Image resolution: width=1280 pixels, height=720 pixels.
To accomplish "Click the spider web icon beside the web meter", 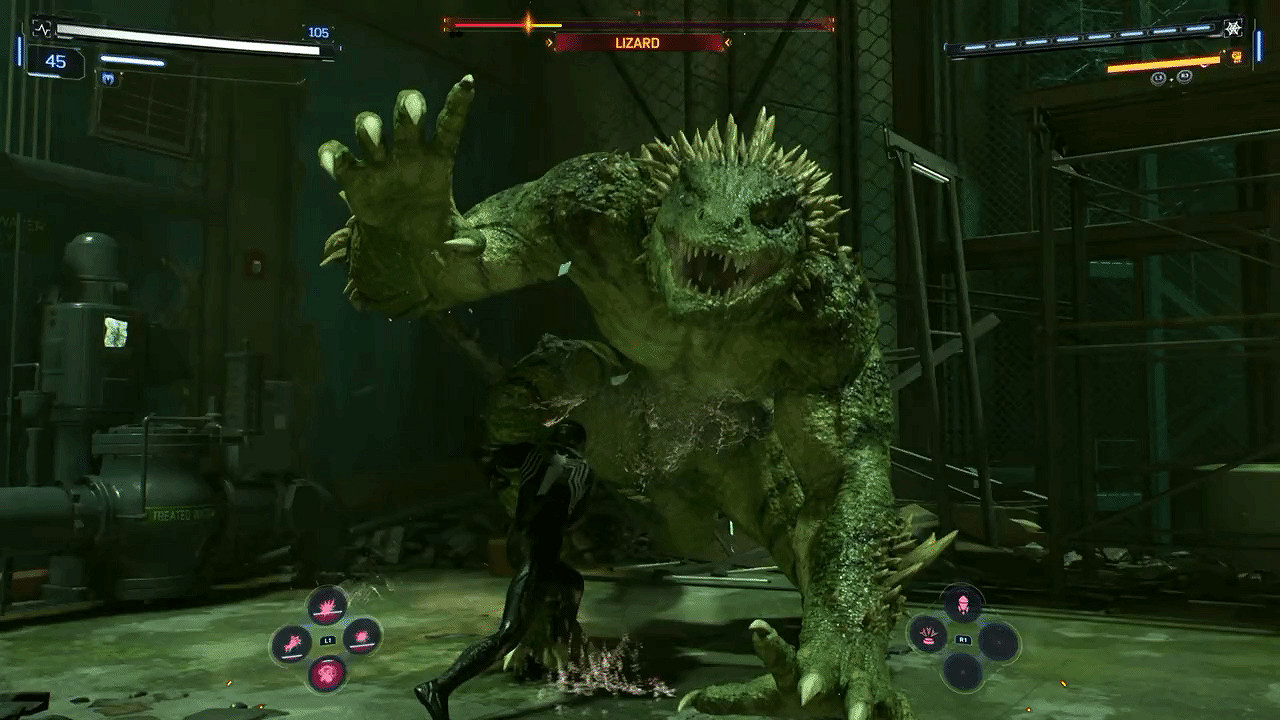I will click(x=1233, y=28).
